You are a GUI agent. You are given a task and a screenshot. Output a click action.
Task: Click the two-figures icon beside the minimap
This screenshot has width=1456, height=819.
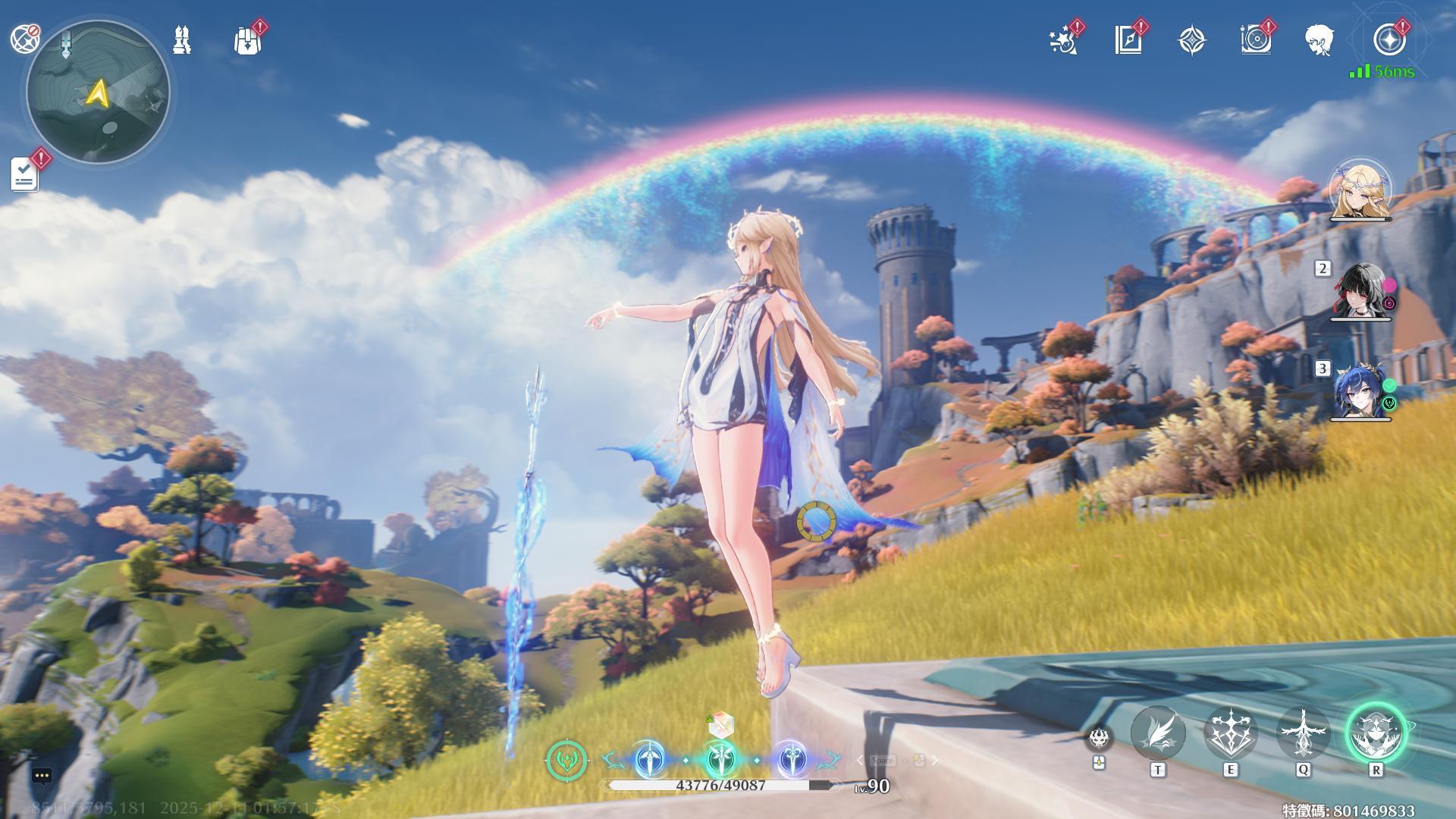tap(182, 40)
